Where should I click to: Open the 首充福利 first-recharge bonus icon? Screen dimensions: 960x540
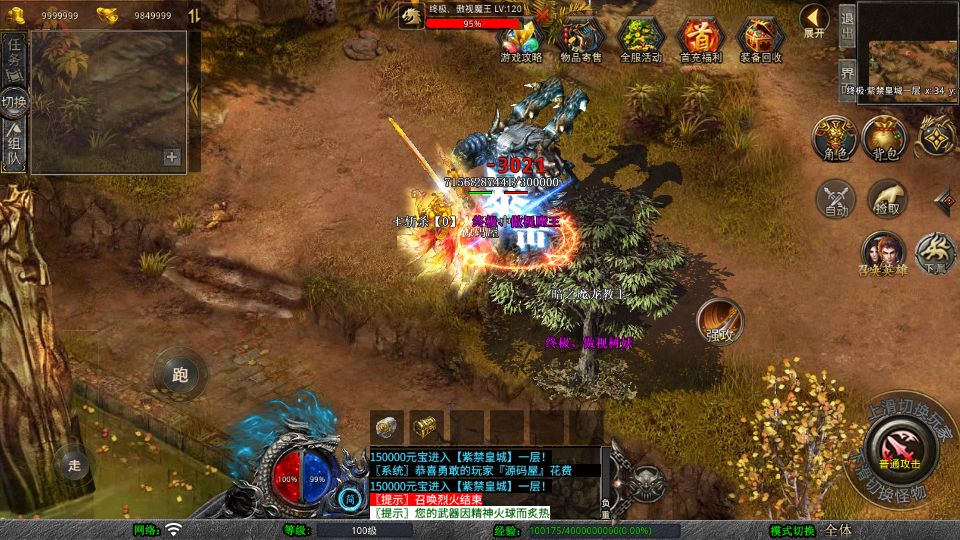click(x=701, y=40)
